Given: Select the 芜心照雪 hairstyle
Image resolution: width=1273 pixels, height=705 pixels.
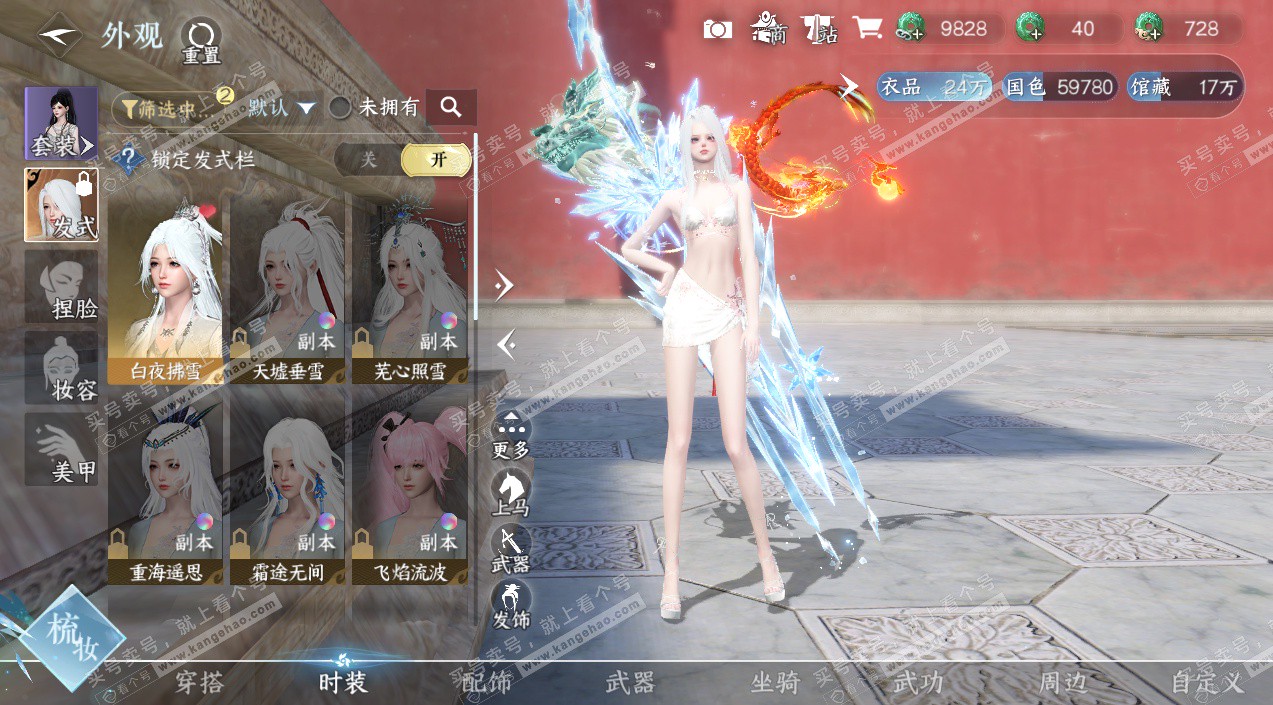Looking at the screenshot, I should click(410, 290).
